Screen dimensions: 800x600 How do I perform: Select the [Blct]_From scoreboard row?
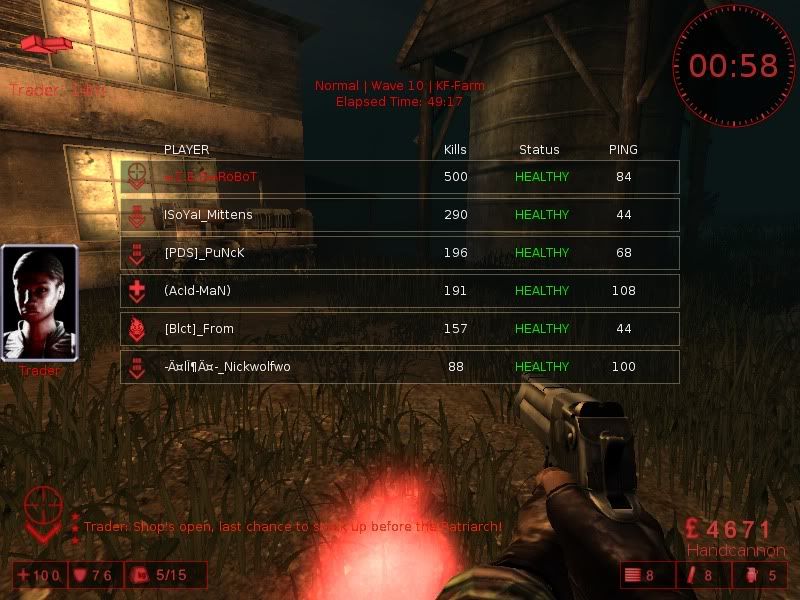(x=400, y=329)
